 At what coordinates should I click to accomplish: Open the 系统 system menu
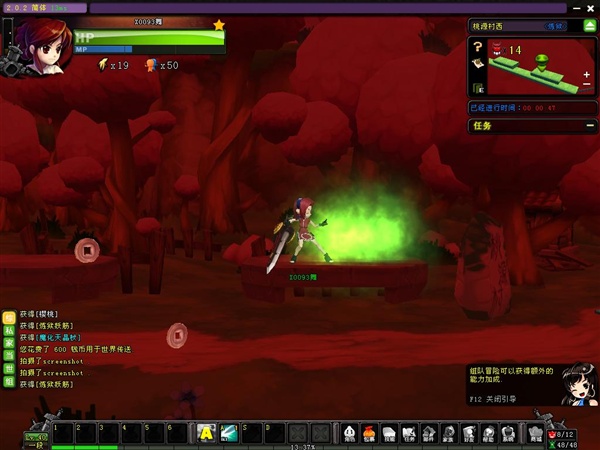(508, 432)
